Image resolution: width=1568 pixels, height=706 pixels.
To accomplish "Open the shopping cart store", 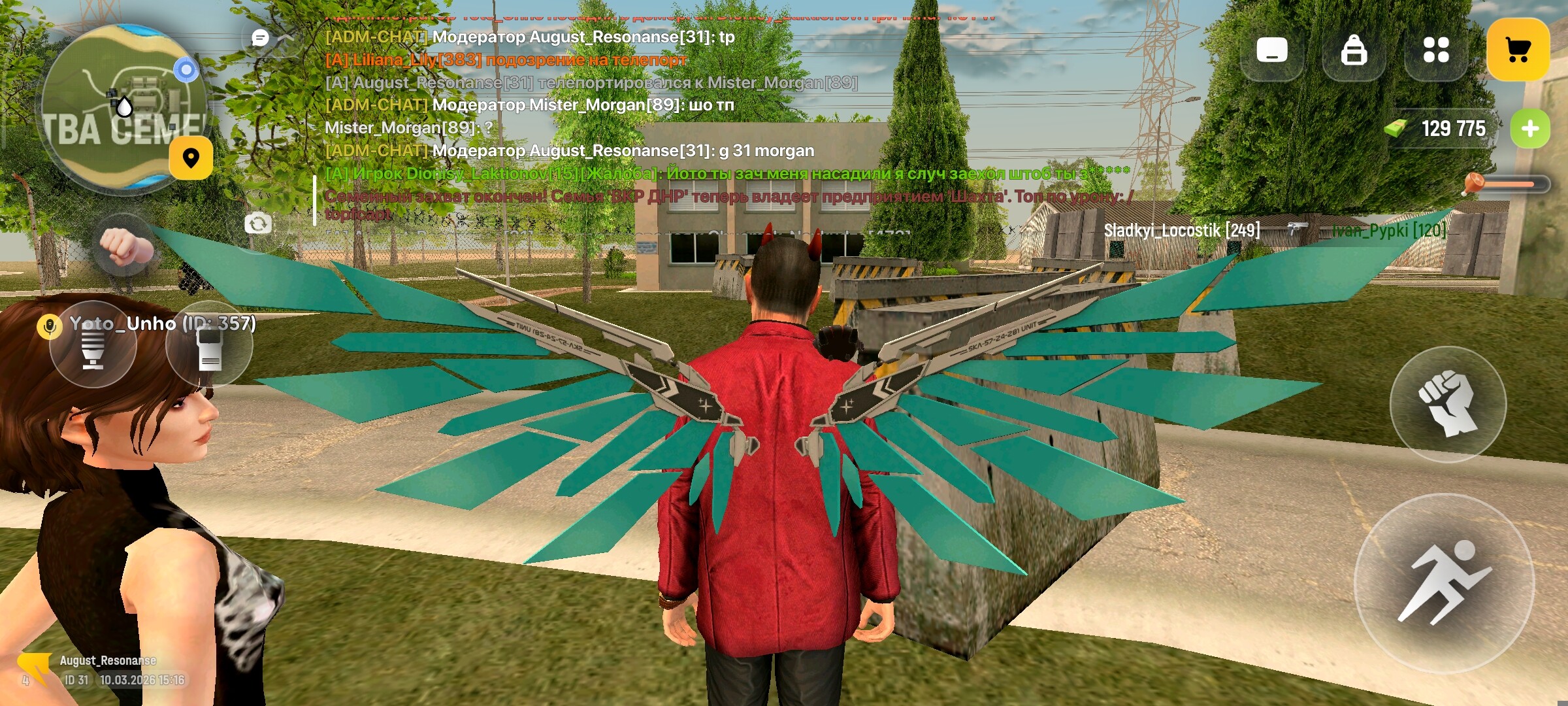I will click(x=1519, y=48).
